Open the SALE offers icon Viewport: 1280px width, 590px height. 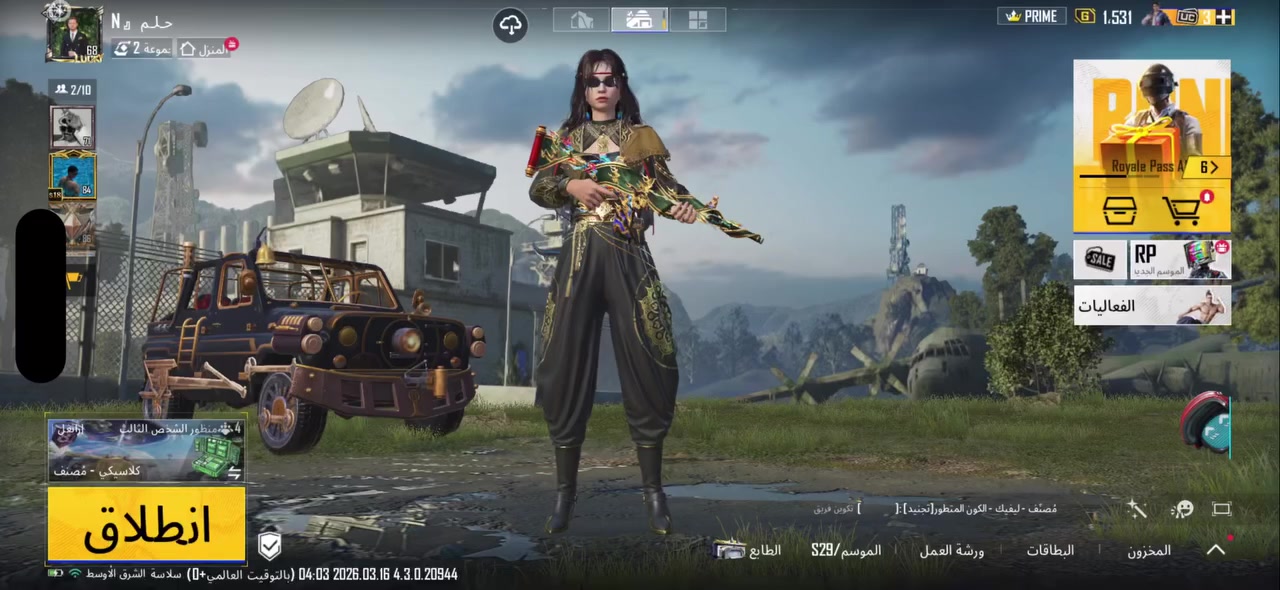click(x=1100, y=259)
